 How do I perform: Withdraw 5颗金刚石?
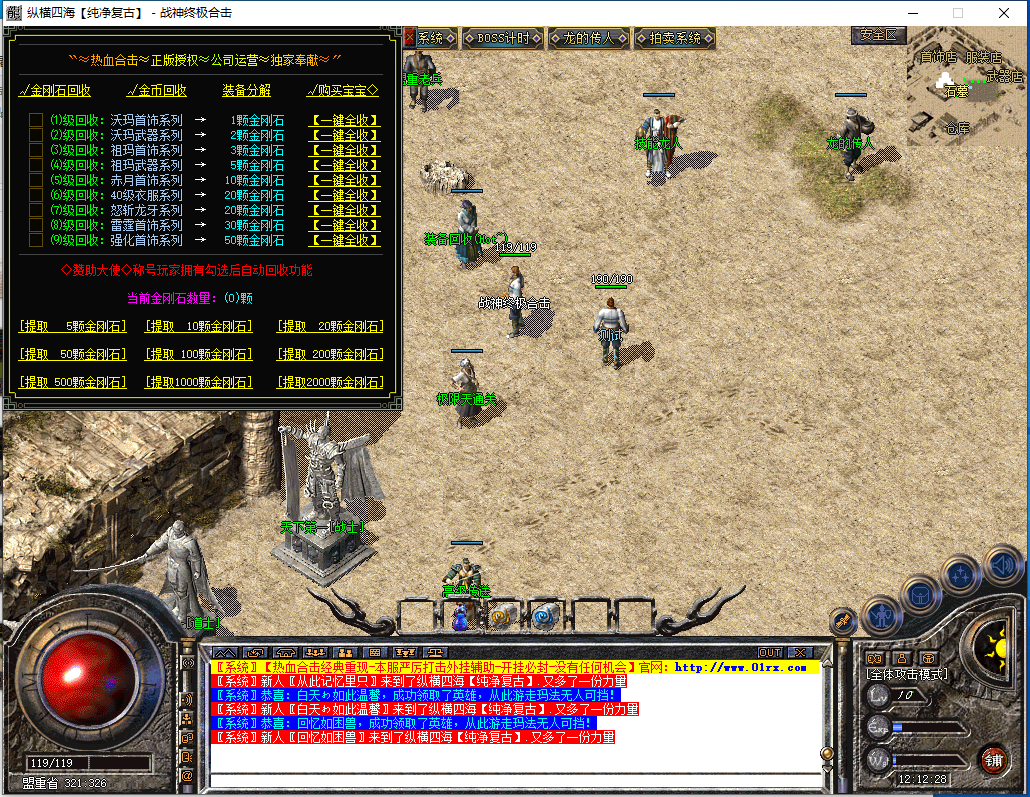pyautogui.click(x=73, y=326)
